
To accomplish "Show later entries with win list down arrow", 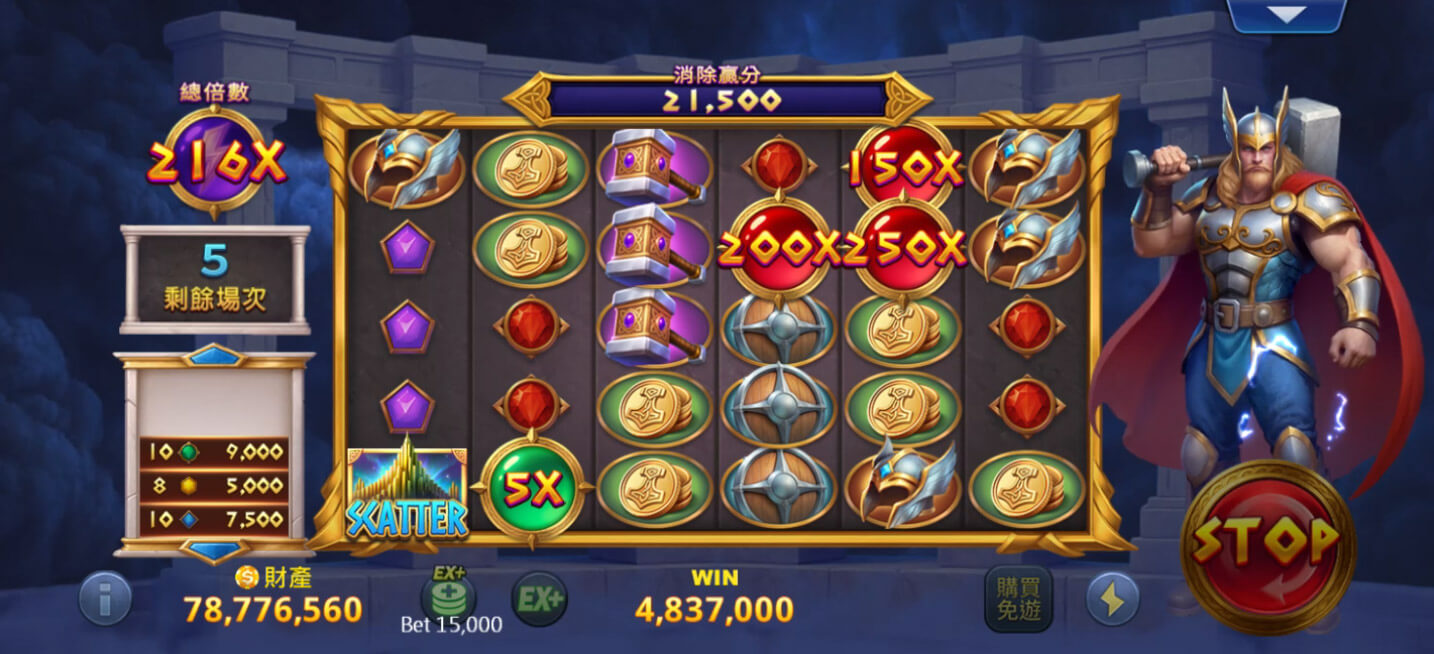I will [213, 550].
